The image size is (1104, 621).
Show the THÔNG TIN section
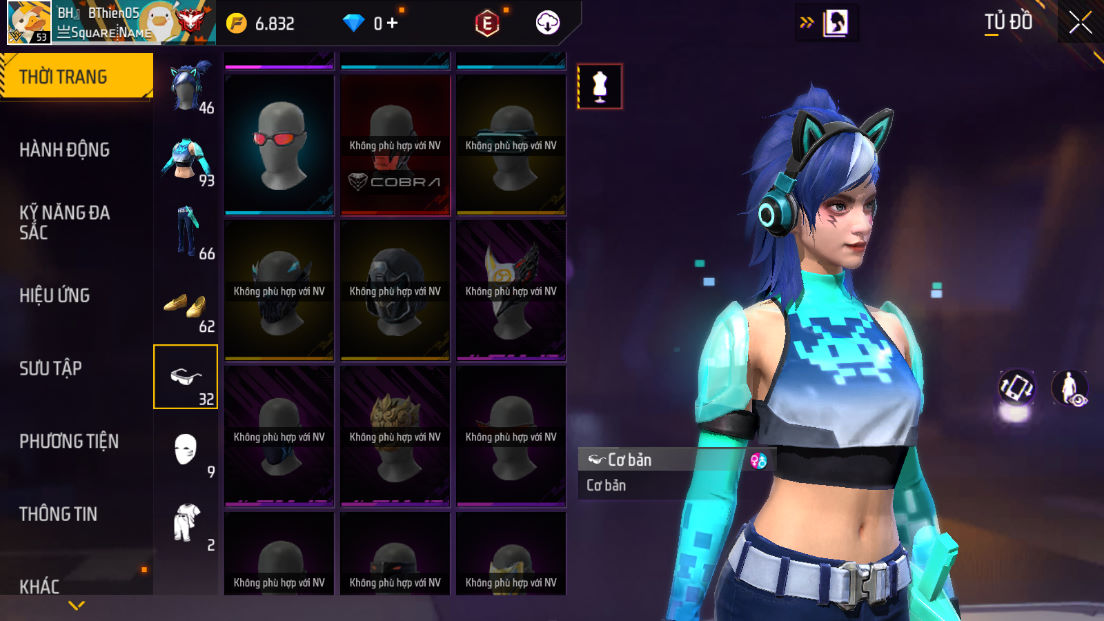[x=58, y=514]
